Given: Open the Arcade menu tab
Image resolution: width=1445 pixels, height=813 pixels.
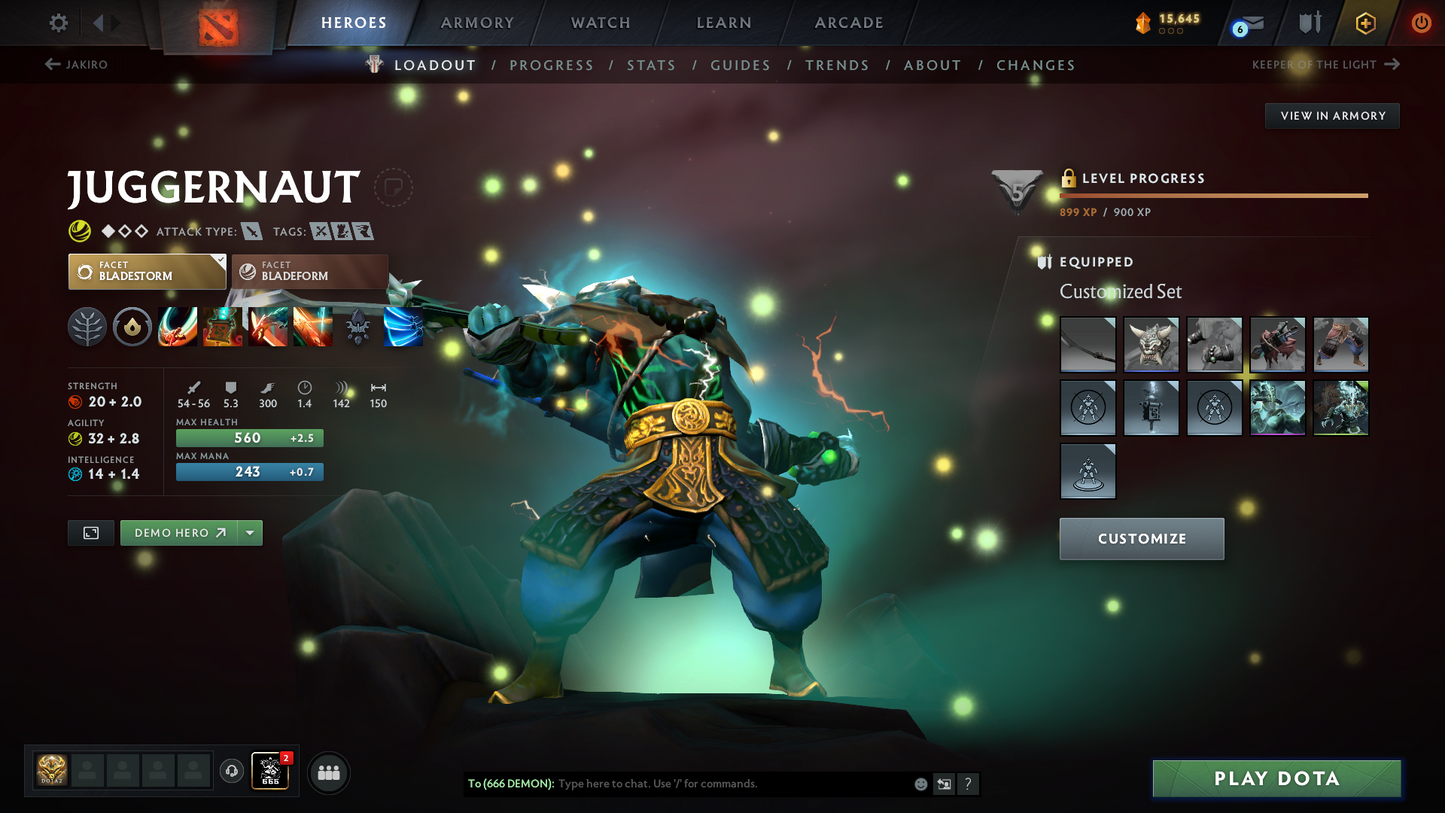Looking at the screenshot, I should pos(848,22).
